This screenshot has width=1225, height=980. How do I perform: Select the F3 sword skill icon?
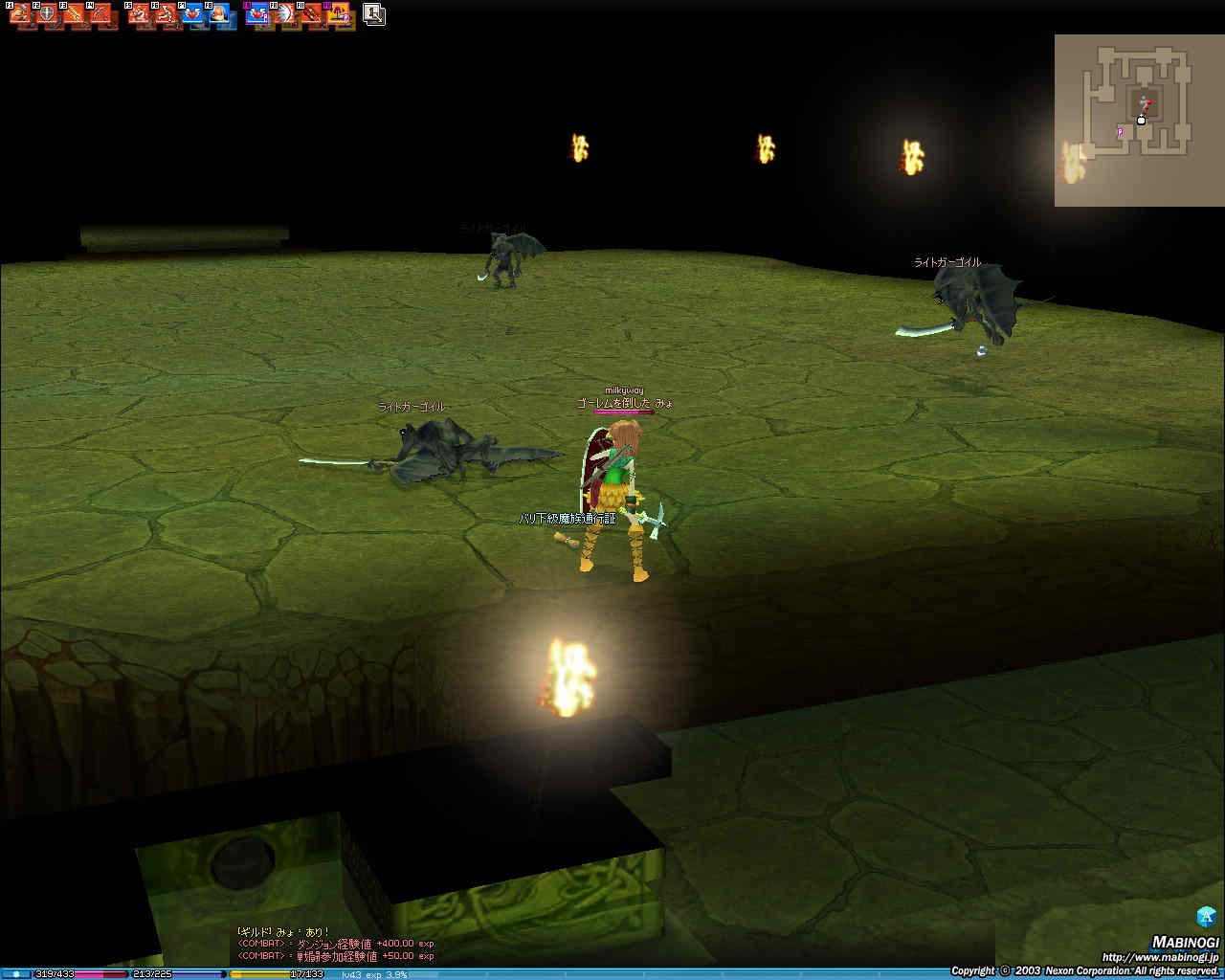click(74, 14)
